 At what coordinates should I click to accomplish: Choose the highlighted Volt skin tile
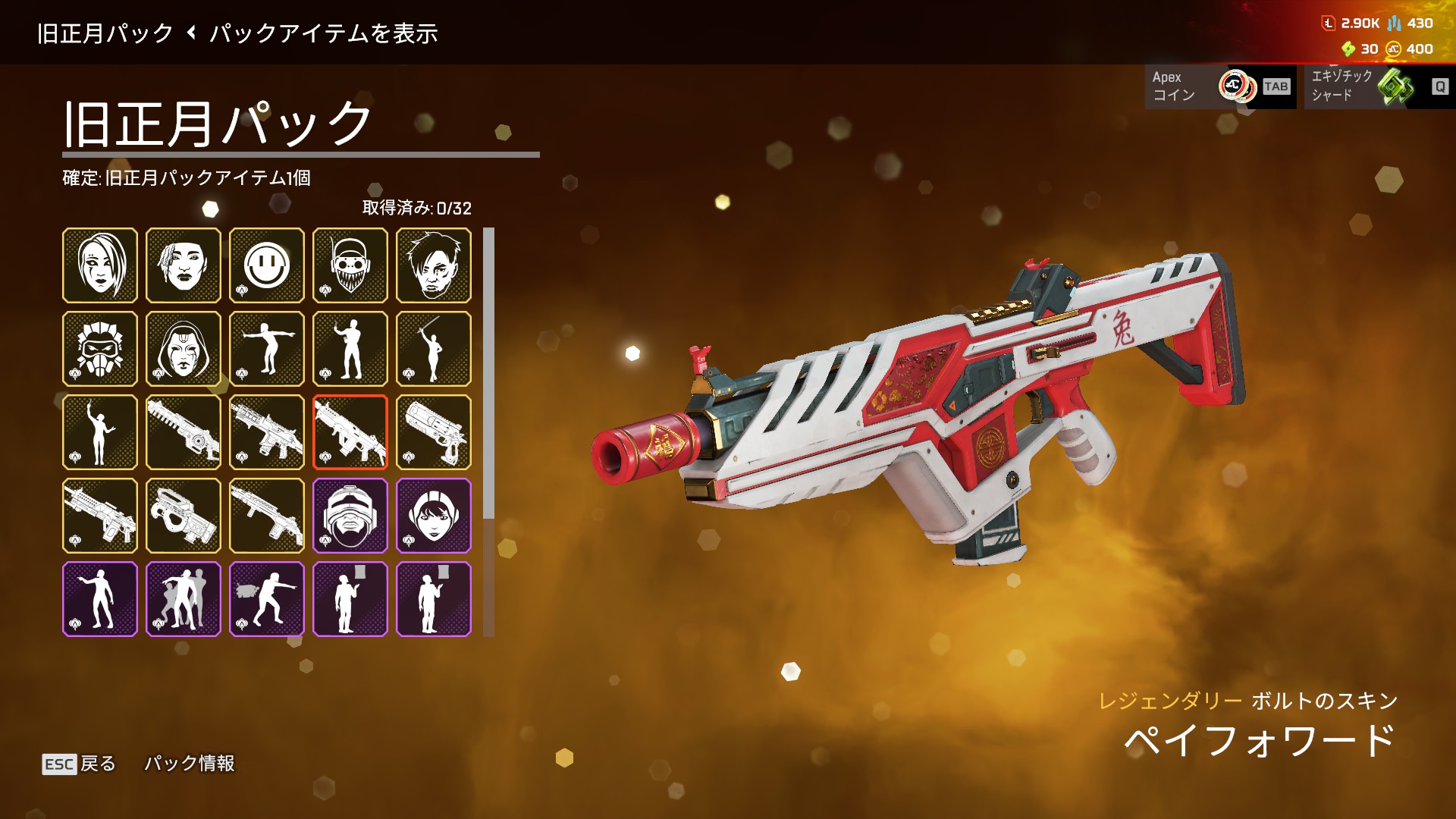coord(350,432)
